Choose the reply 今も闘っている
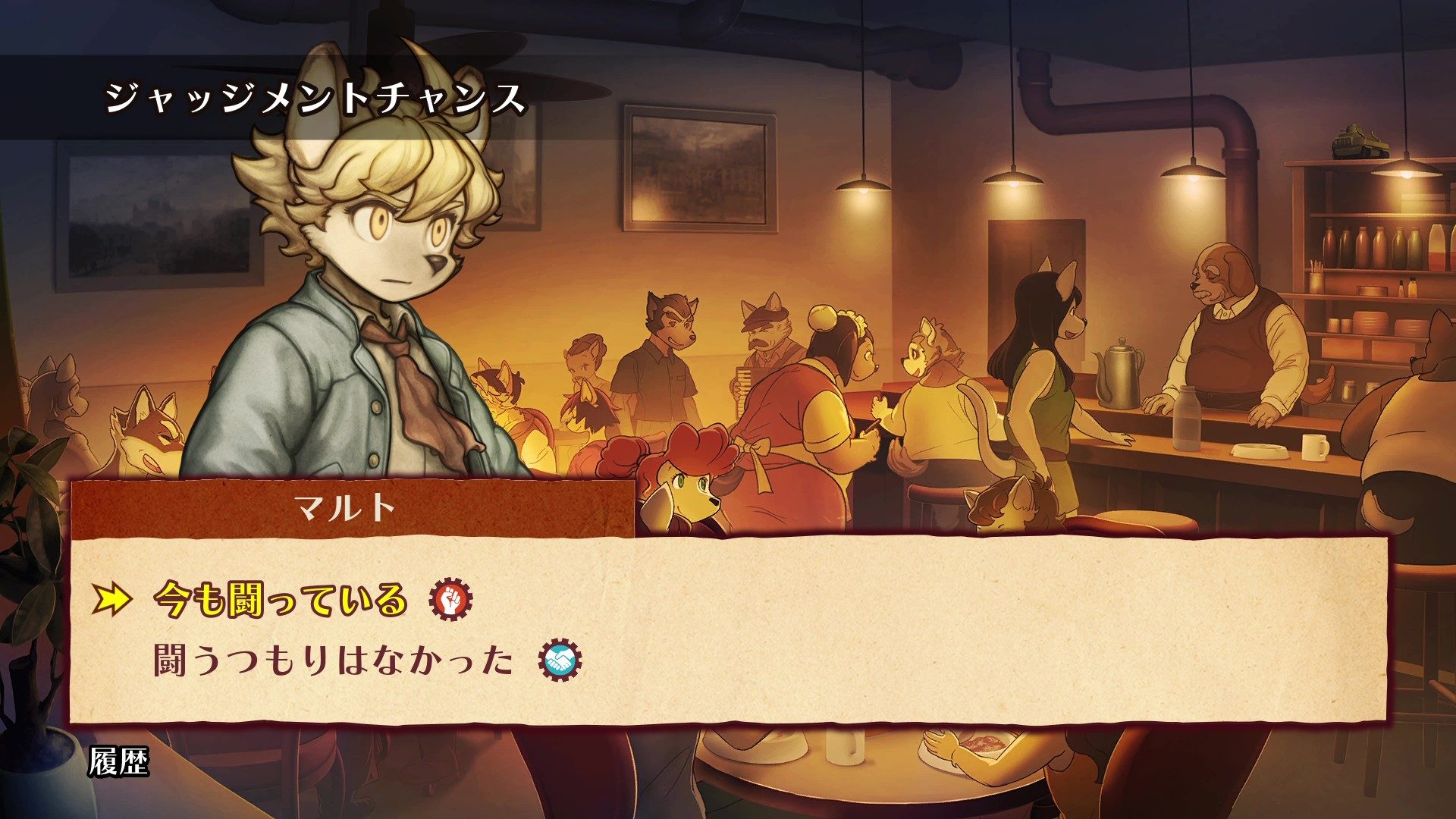The width and height of the screenshot is (1456, 819). coord(281,600)
